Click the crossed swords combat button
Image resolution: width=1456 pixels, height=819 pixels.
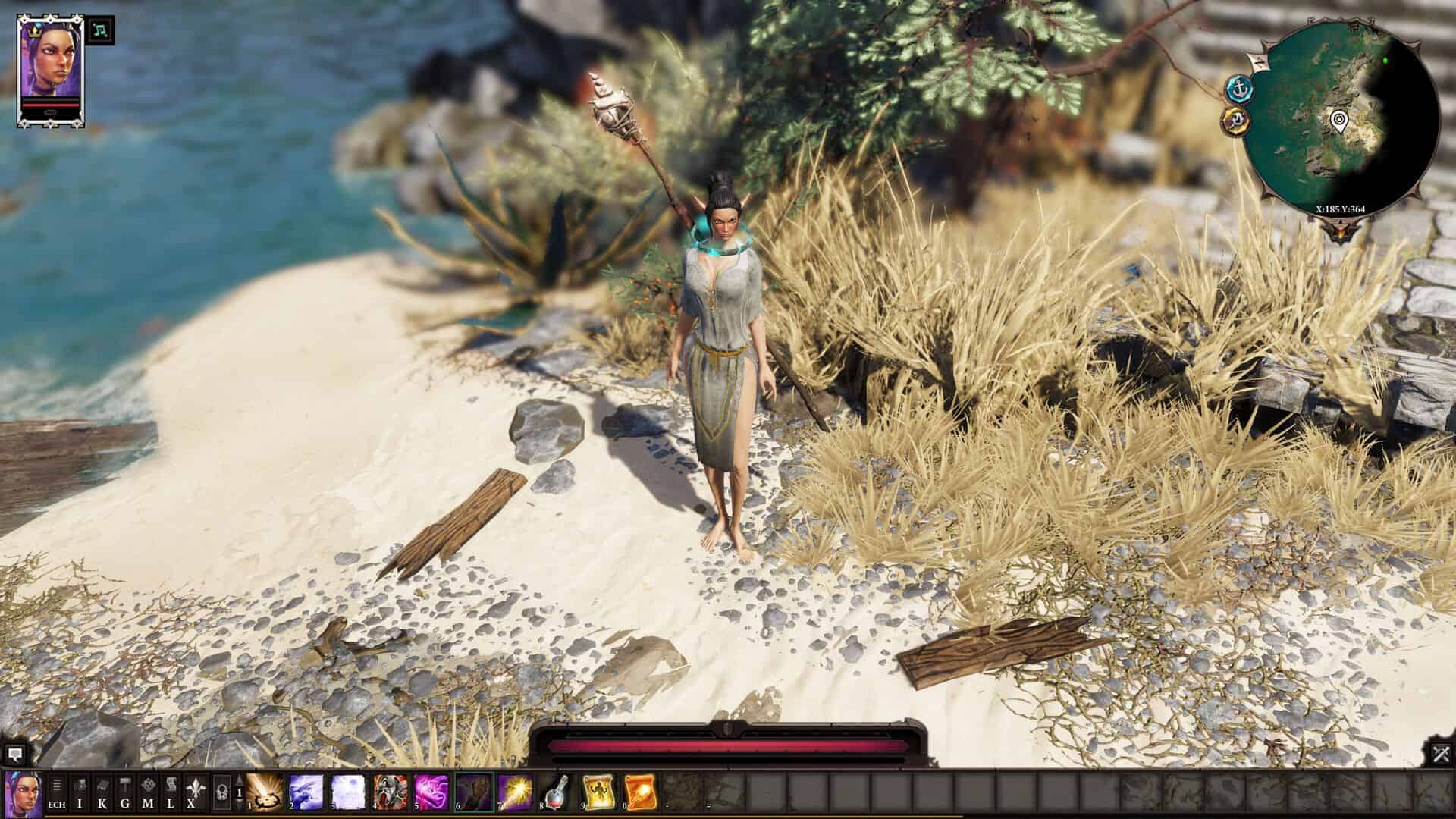point(1441,755)
